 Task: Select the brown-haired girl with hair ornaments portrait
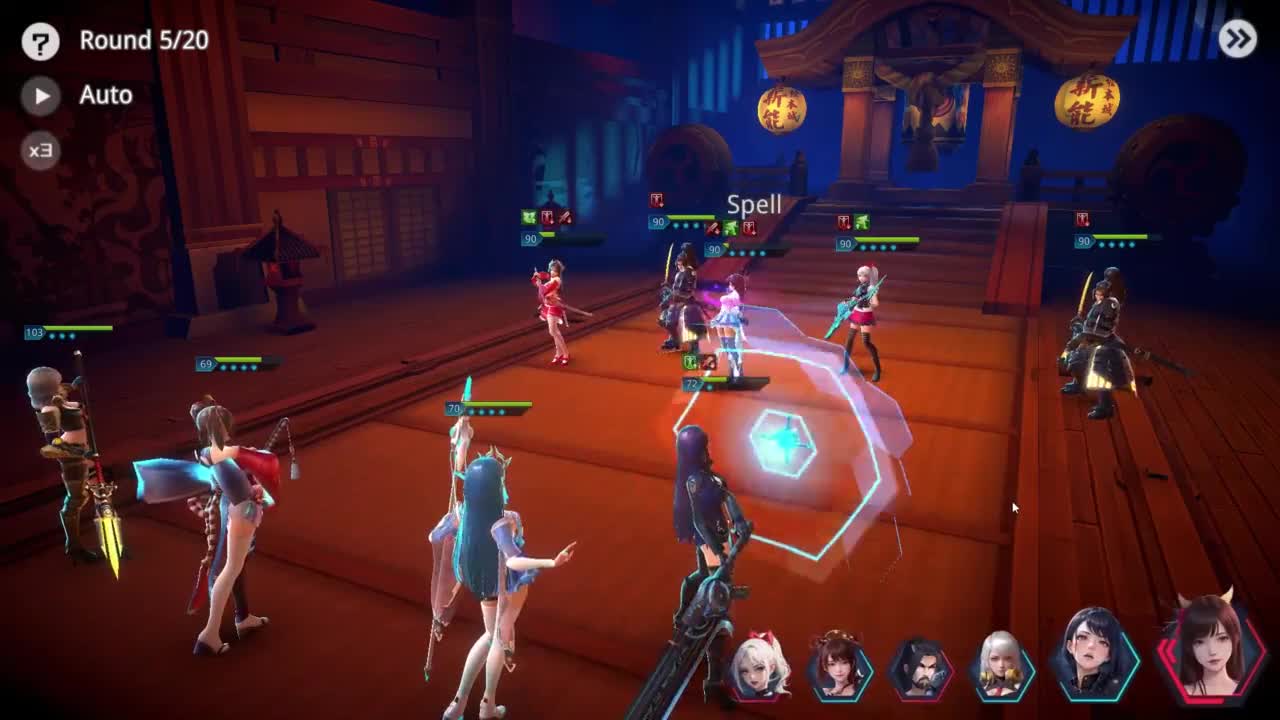click(x=840, y=666)
